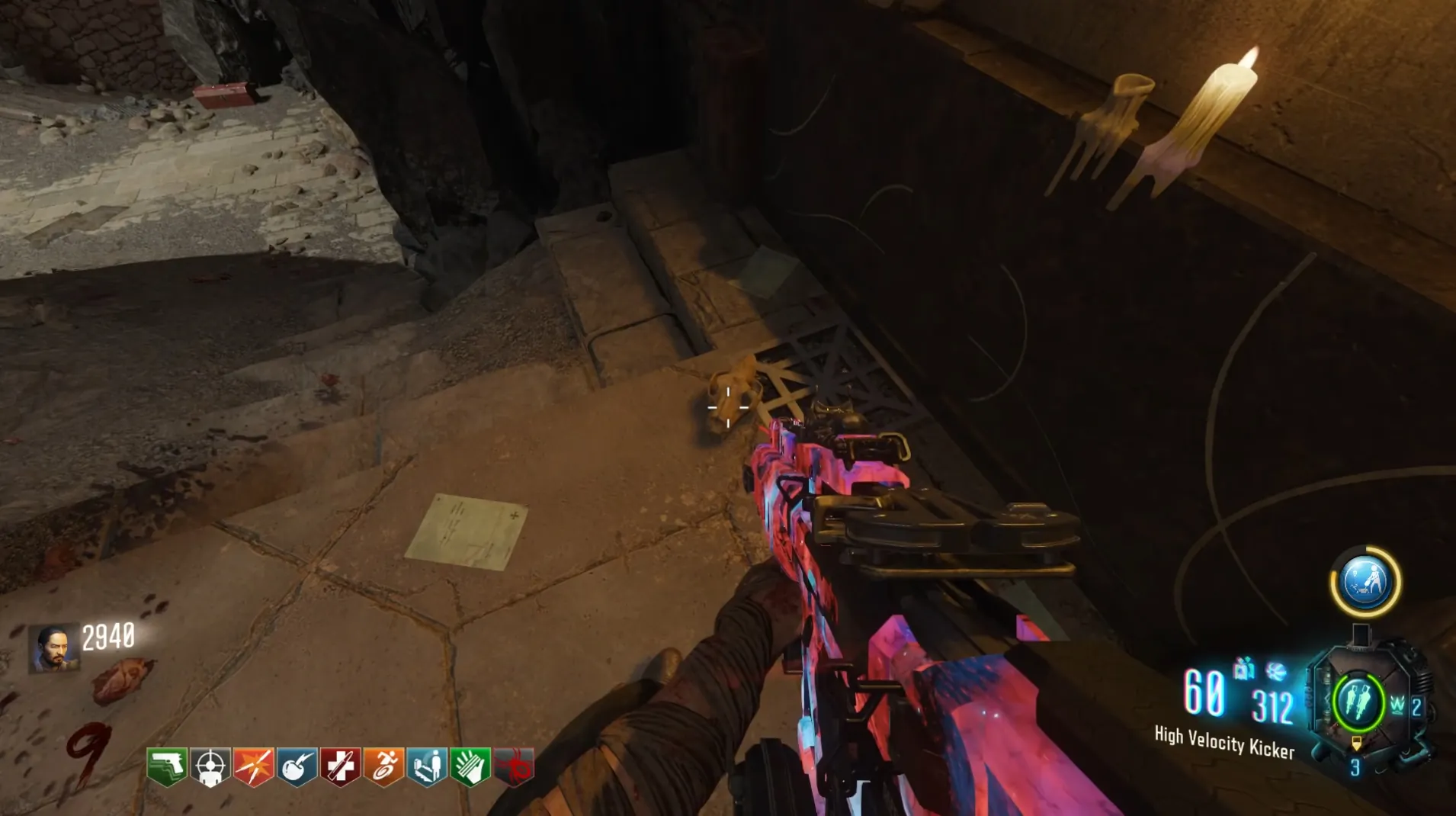Click the Widow's Wine spider perk icon
Viewport: 1456px width, 816px height.
(x=514, y=766)
